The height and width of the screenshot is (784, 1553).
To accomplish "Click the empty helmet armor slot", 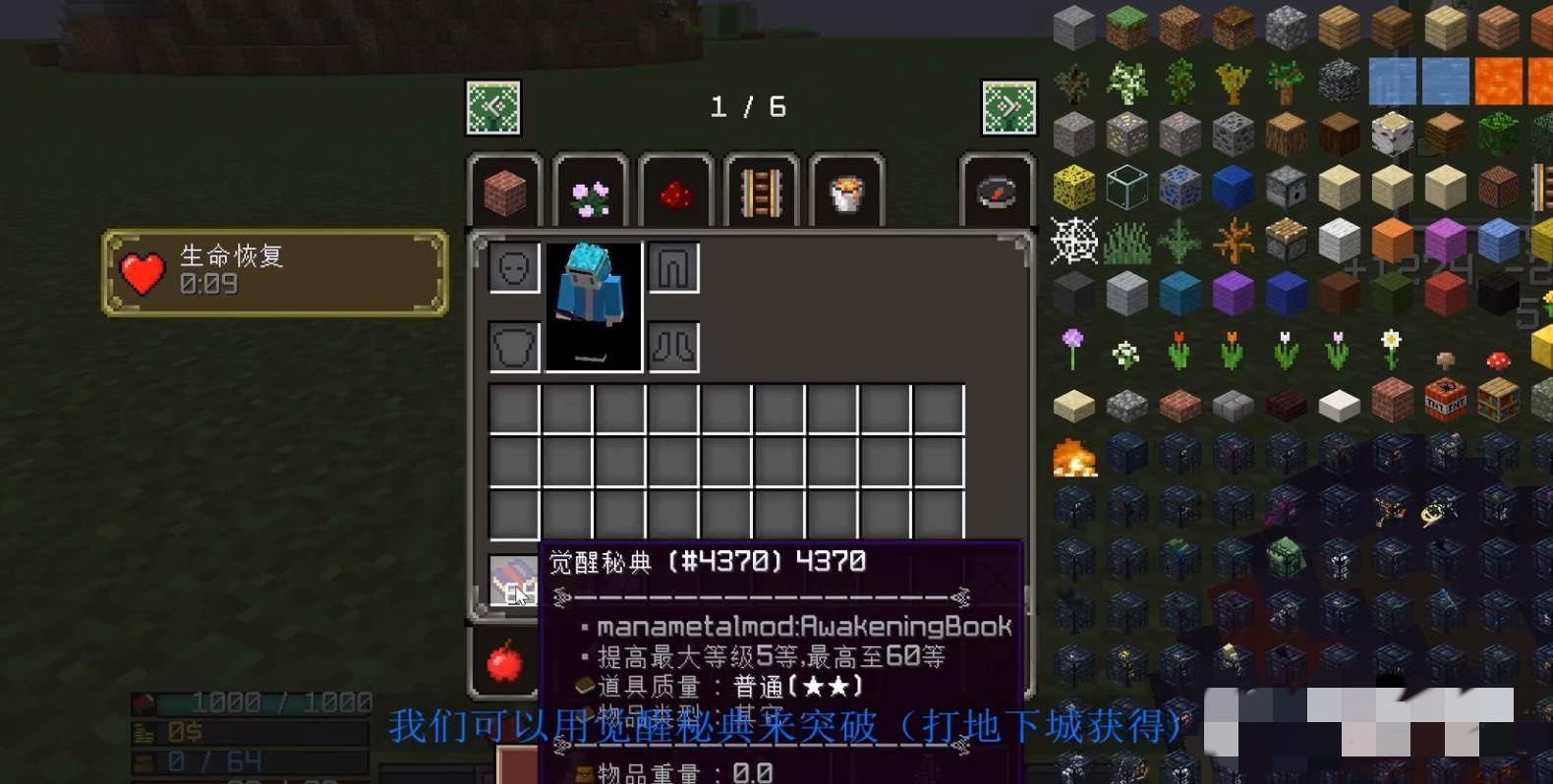I will click(512, 266).
